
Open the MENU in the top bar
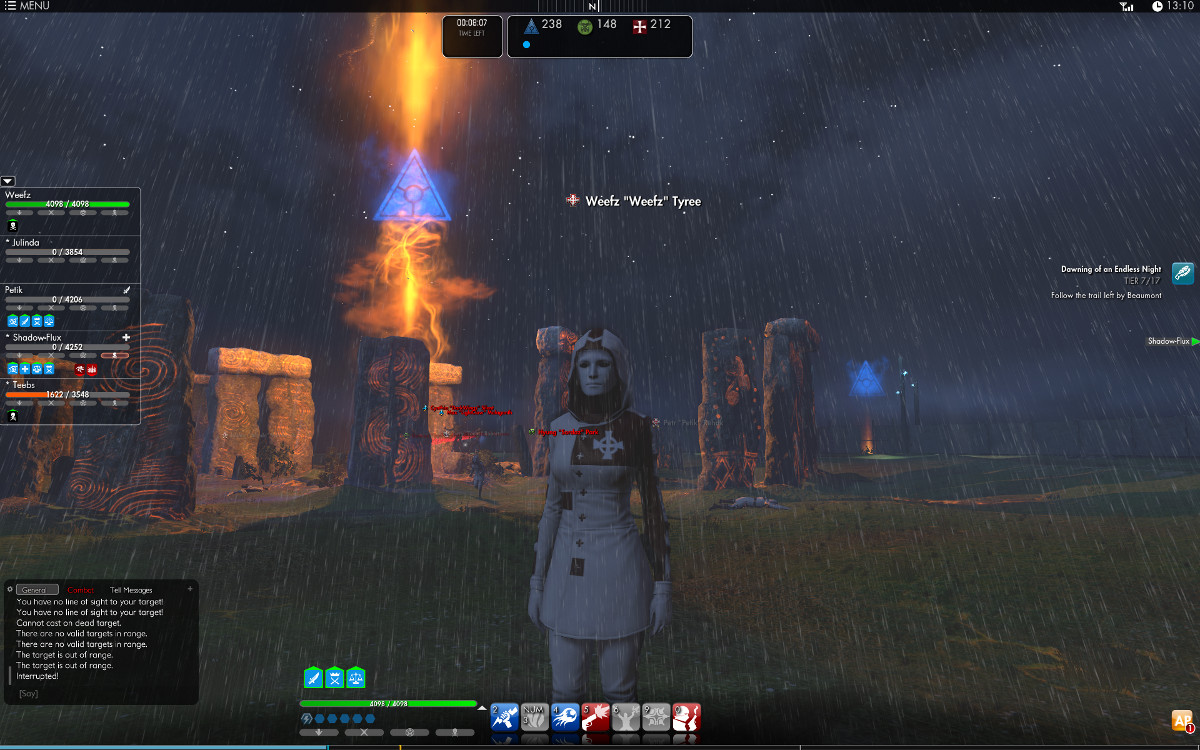27,6
